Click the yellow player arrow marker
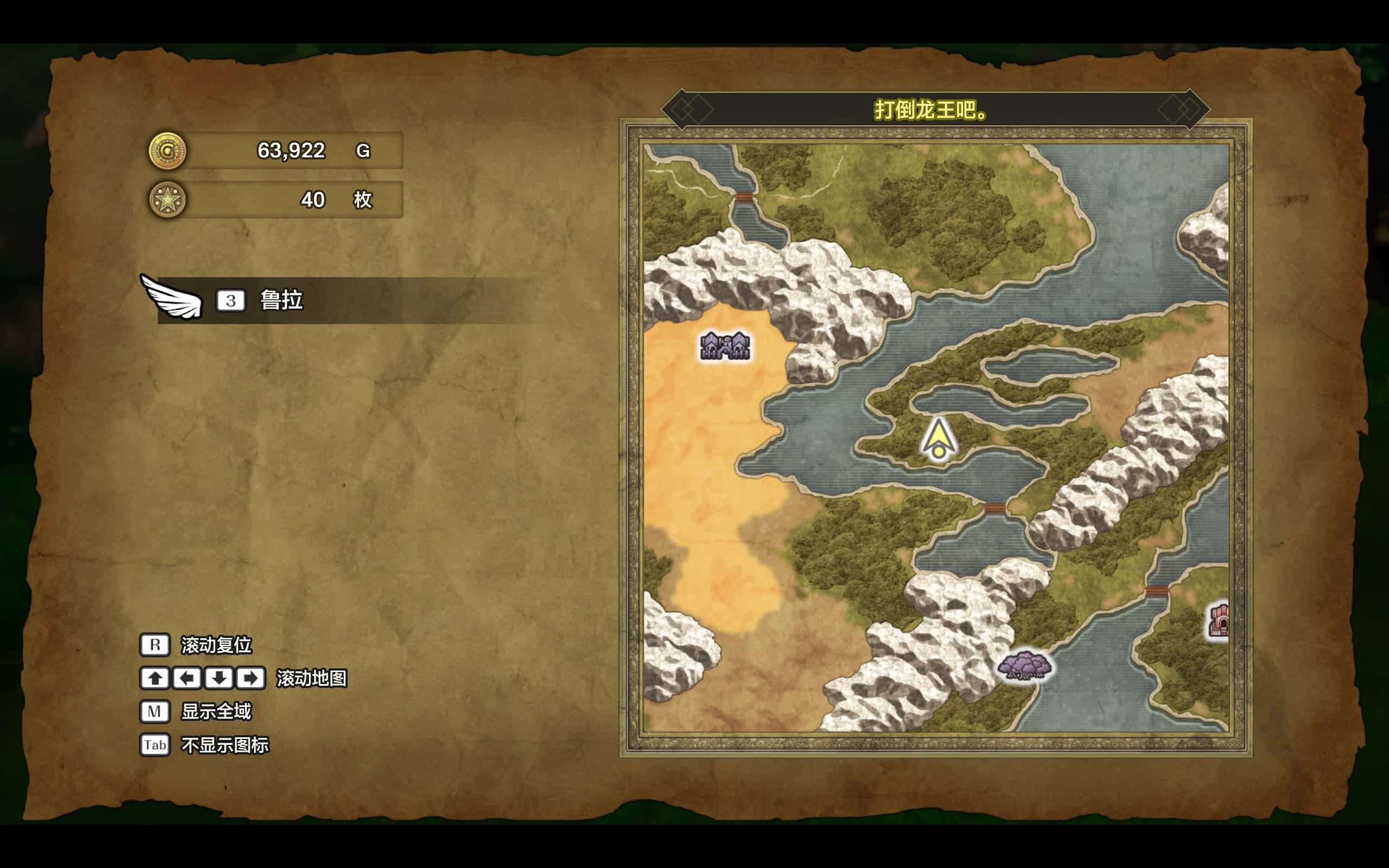1389x868 pixels. [x=939, y=440]
